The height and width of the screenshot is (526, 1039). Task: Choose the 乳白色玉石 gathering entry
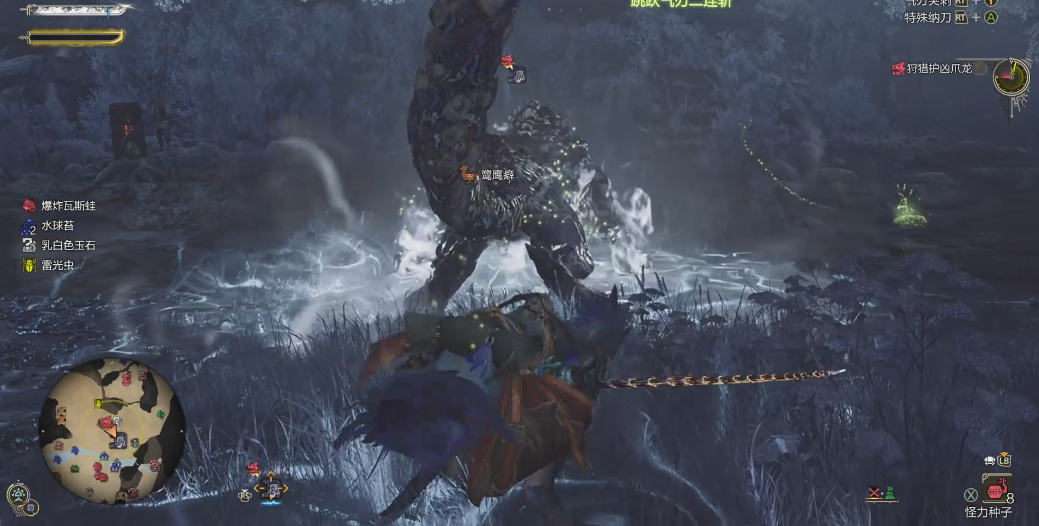click(x=68, y=245)
